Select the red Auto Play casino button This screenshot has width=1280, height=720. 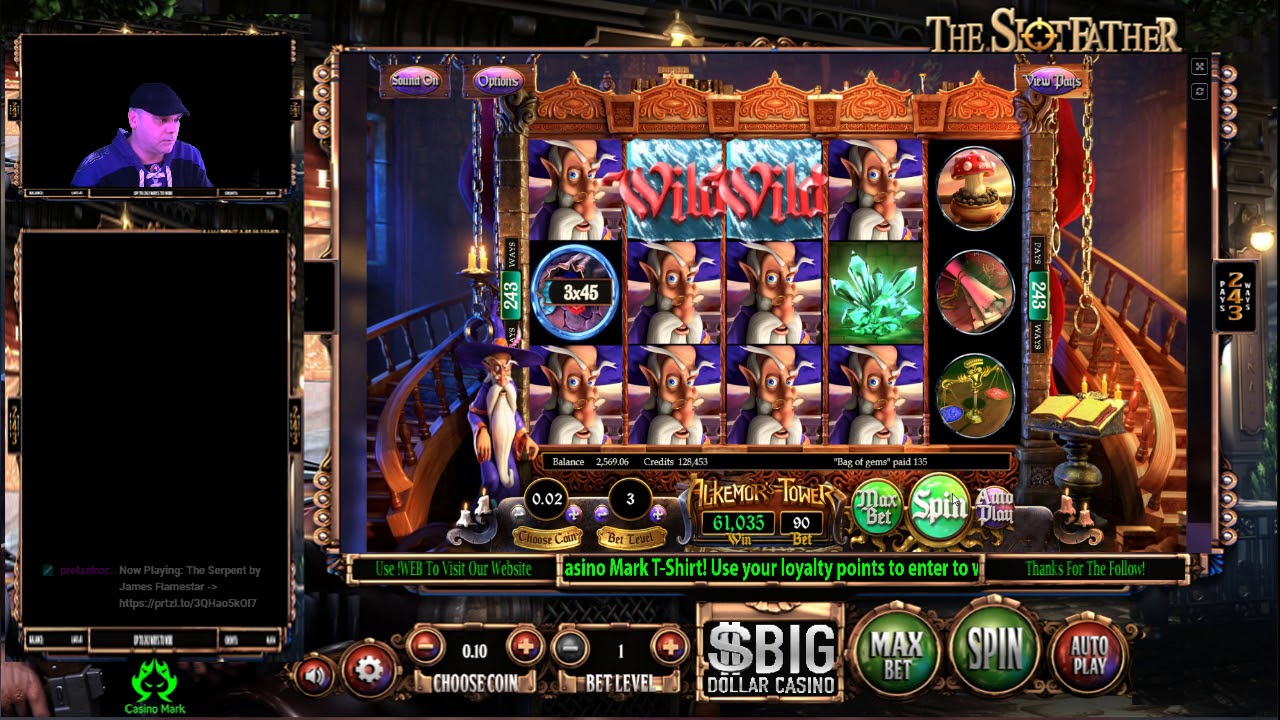pos(1088,655)
